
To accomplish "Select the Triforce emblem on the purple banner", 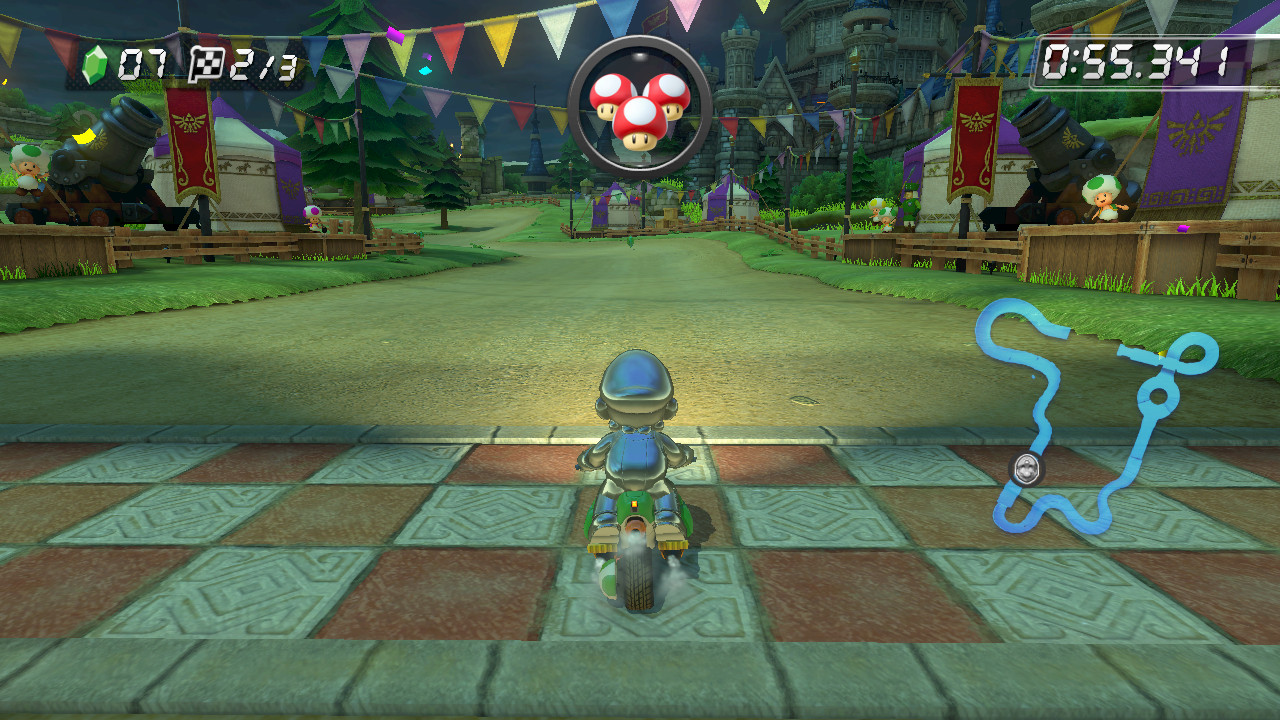I will tap(1193, 129).
